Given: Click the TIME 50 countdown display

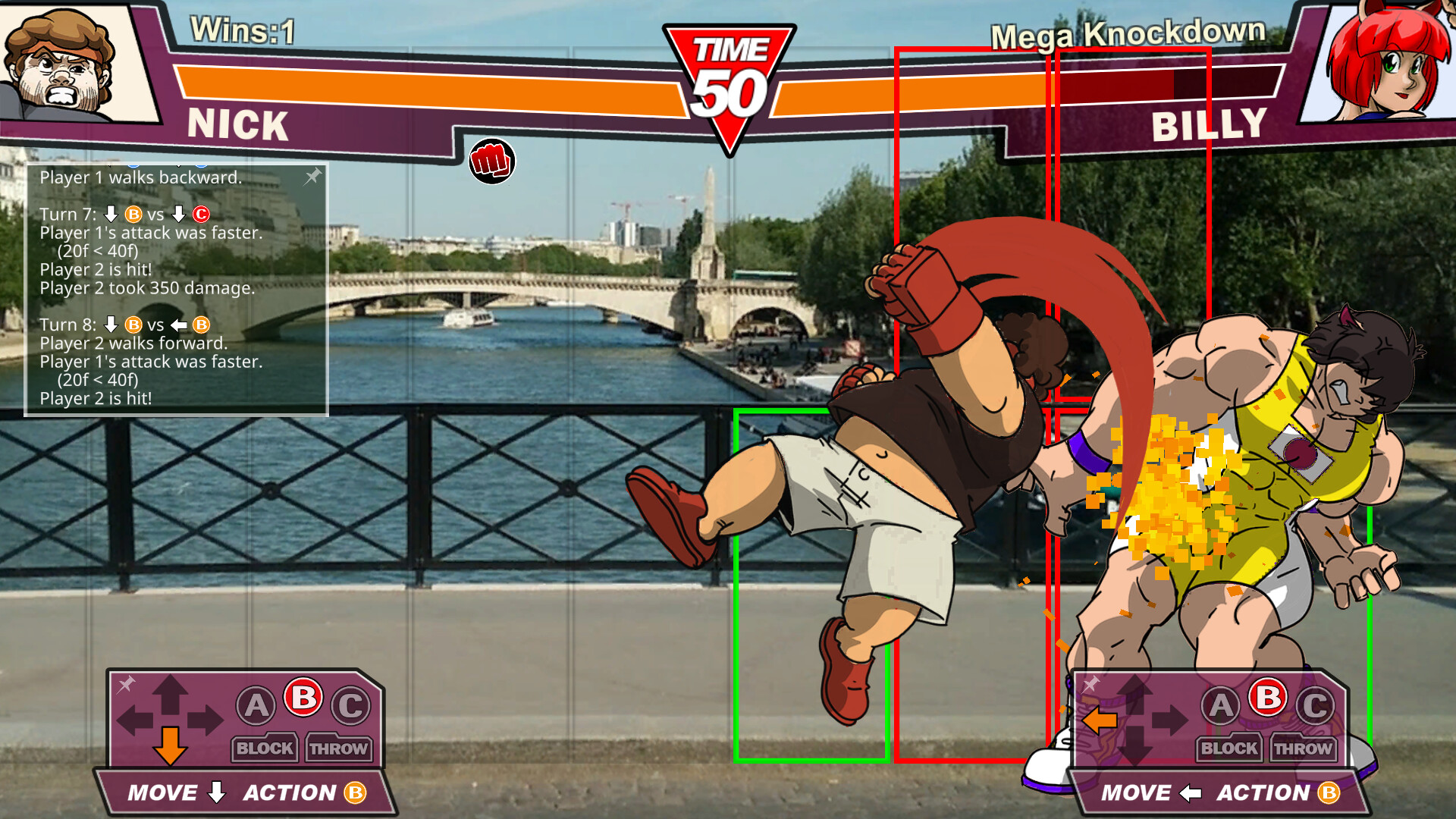Looking at the screenshot, I should pyautogui.click(x=729, y=76).
